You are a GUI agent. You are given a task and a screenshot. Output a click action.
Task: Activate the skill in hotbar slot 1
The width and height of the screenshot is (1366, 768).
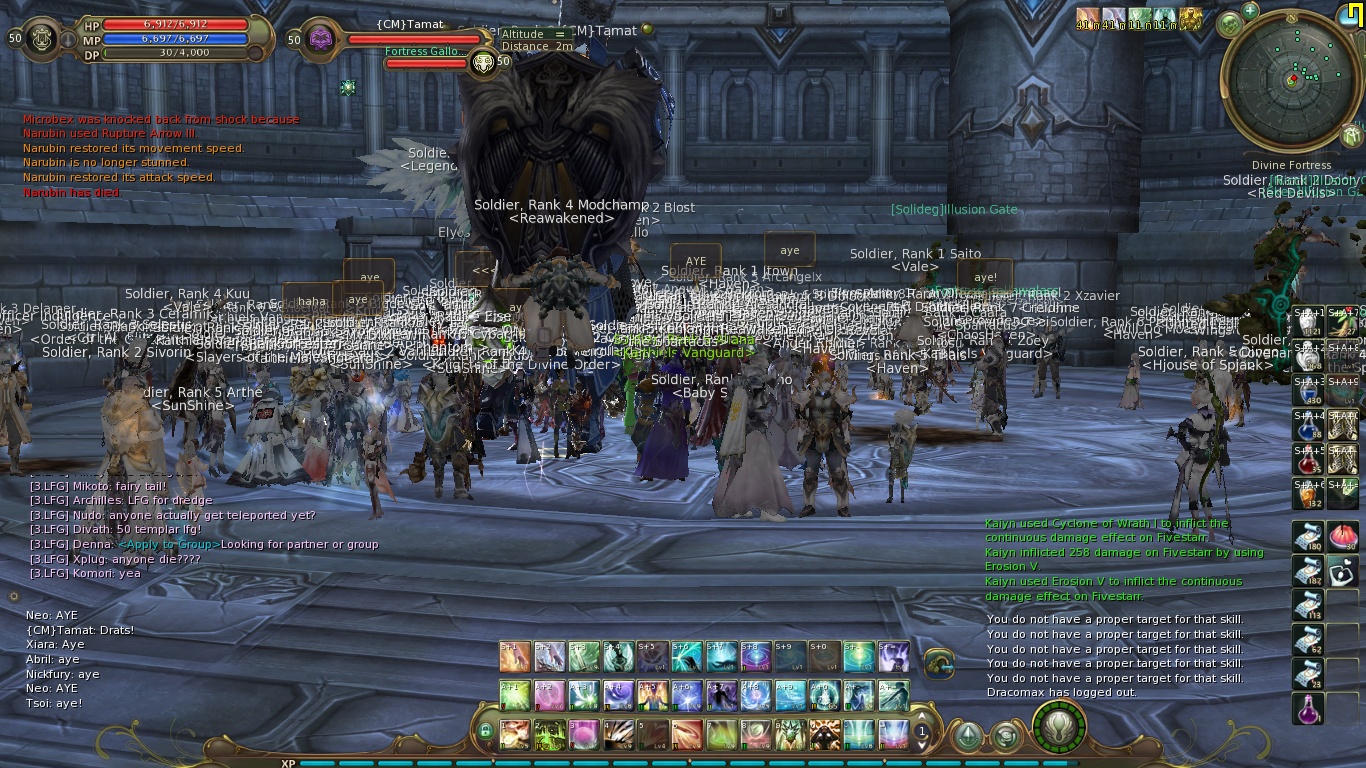point(515,734)
